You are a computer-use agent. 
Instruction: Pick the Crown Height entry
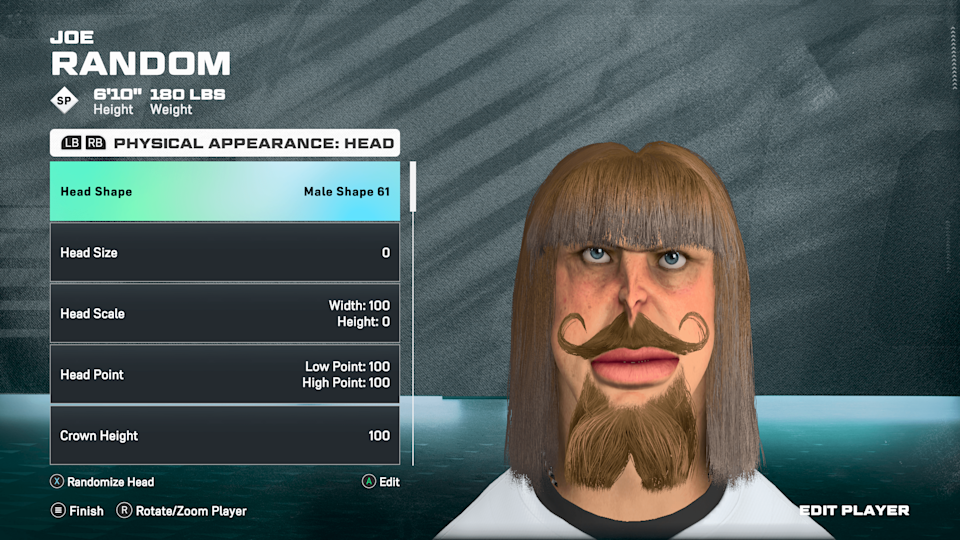pyautogui.click(x=225, y=435)
